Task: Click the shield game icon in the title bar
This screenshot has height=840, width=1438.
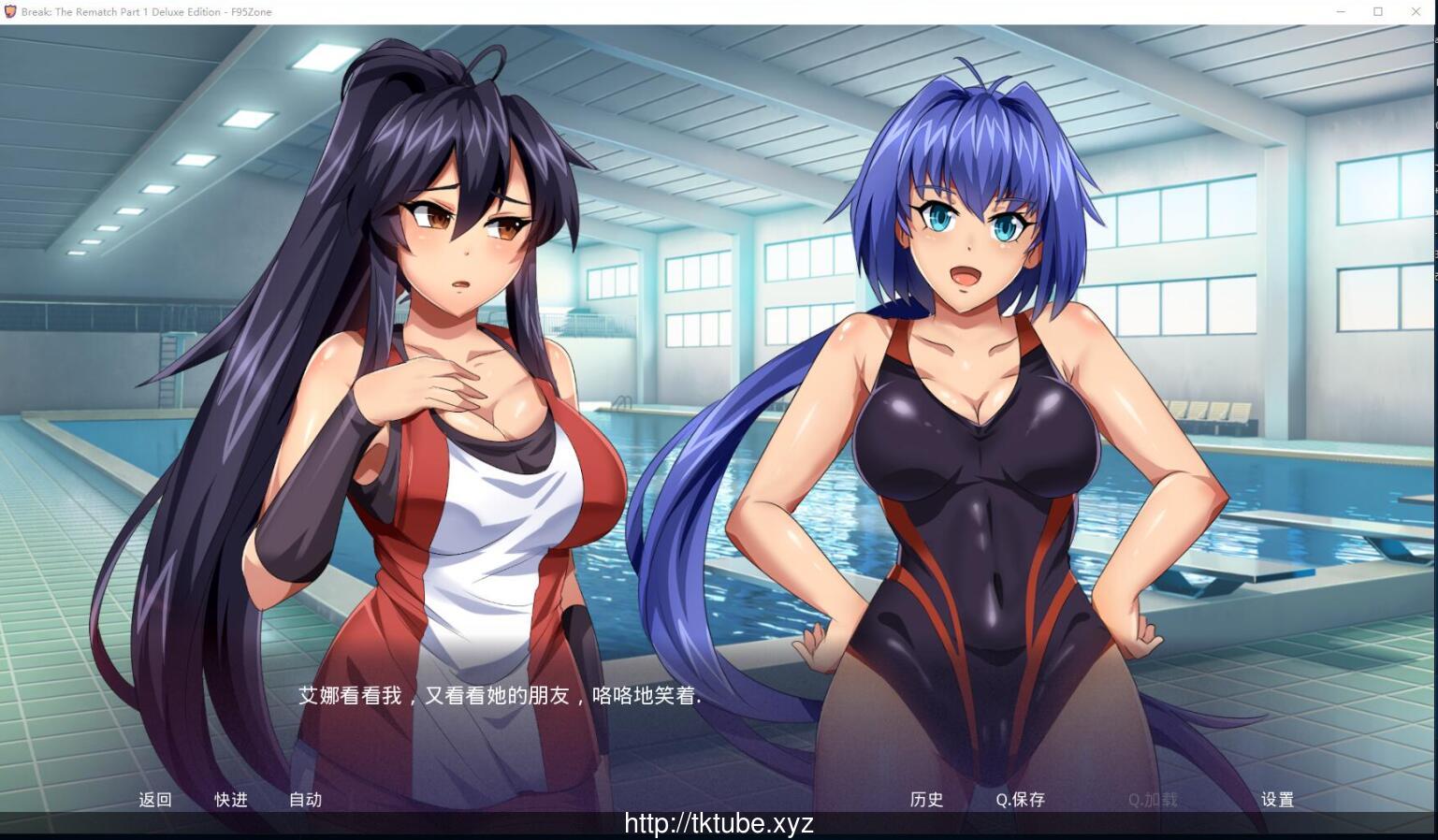Action: tap(10, 11)
